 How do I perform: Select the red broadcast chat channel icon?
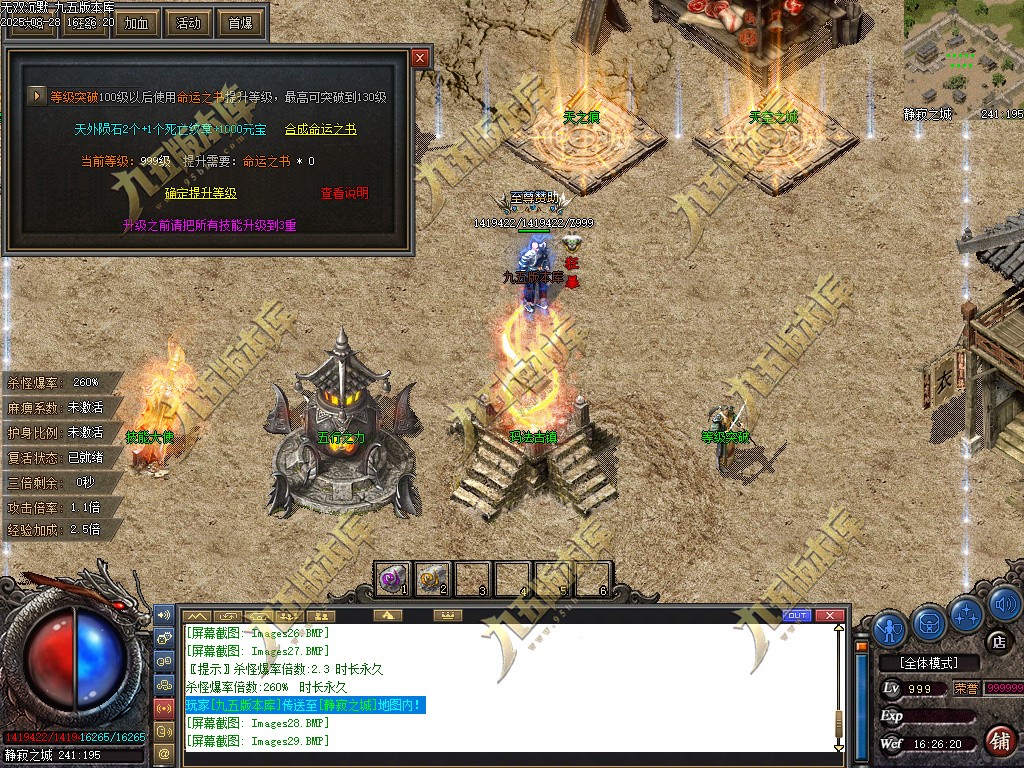[x=164, y=707]
